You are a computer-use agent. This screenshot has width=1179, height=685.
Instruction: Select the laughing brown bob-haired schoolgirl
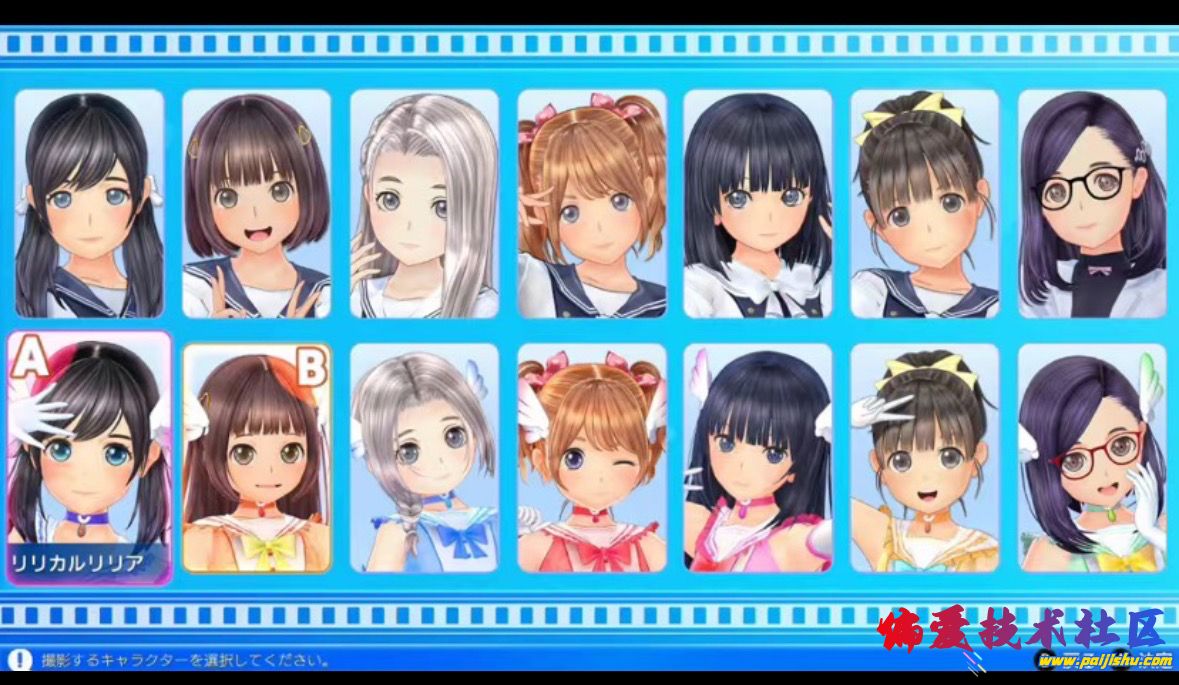tap(257, 203)
